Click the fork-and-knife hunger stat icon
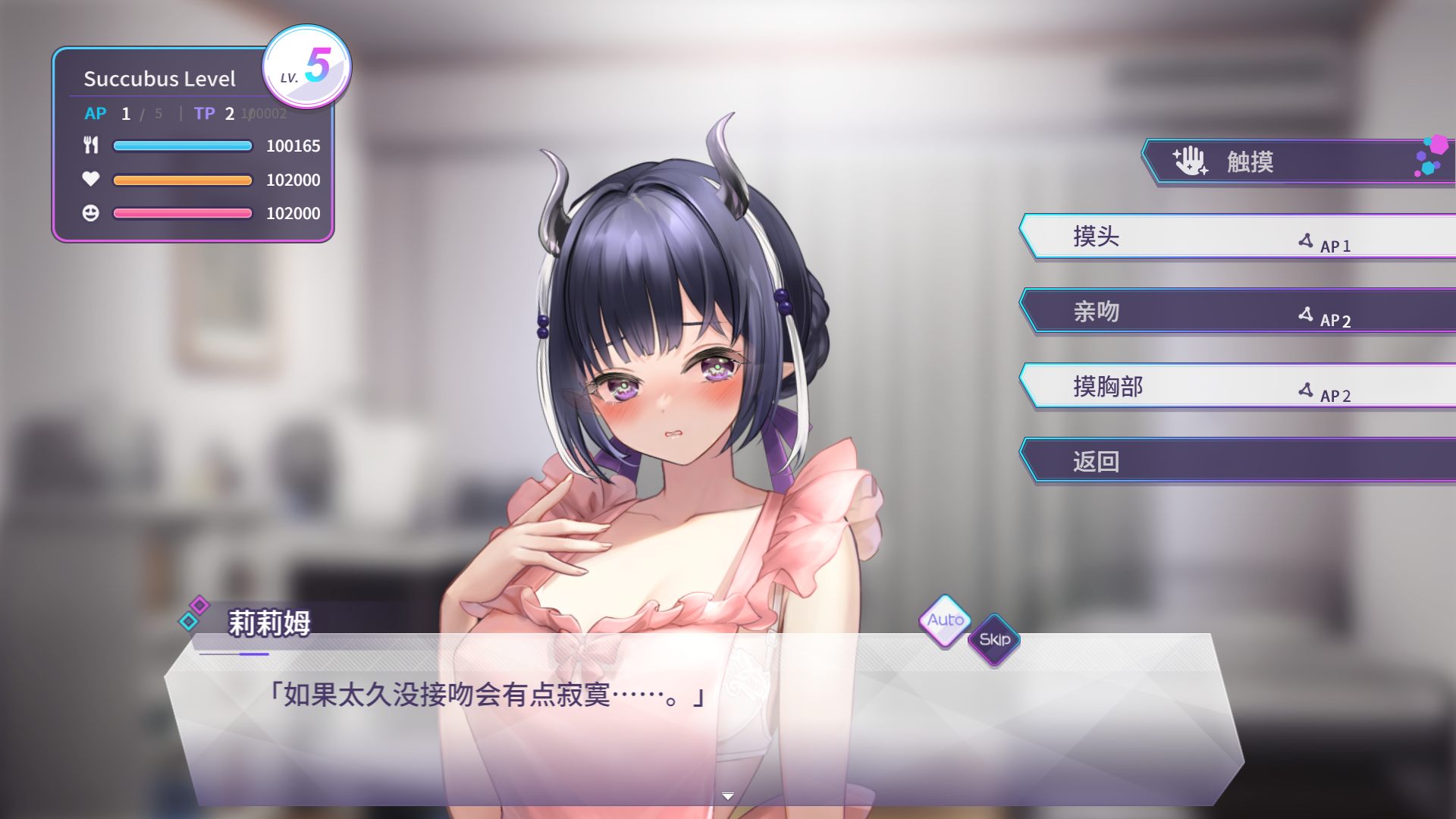The width and height of the screenshot is (1456, 819). click(x=93, y=146)
